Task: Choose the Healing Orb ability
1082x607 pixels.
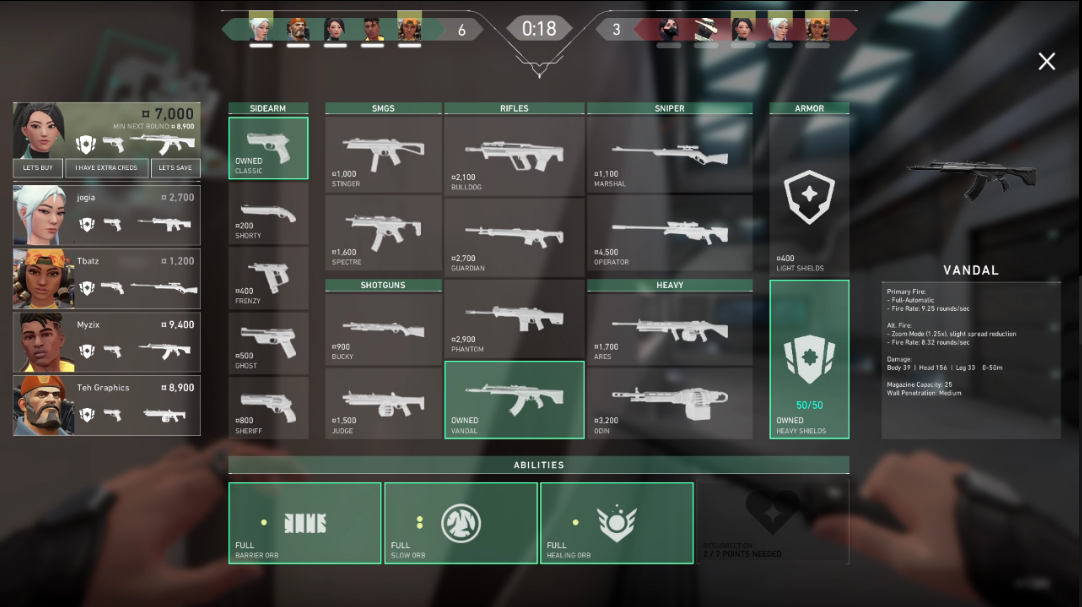Action: pyautogui.click(x=616, y=523)
